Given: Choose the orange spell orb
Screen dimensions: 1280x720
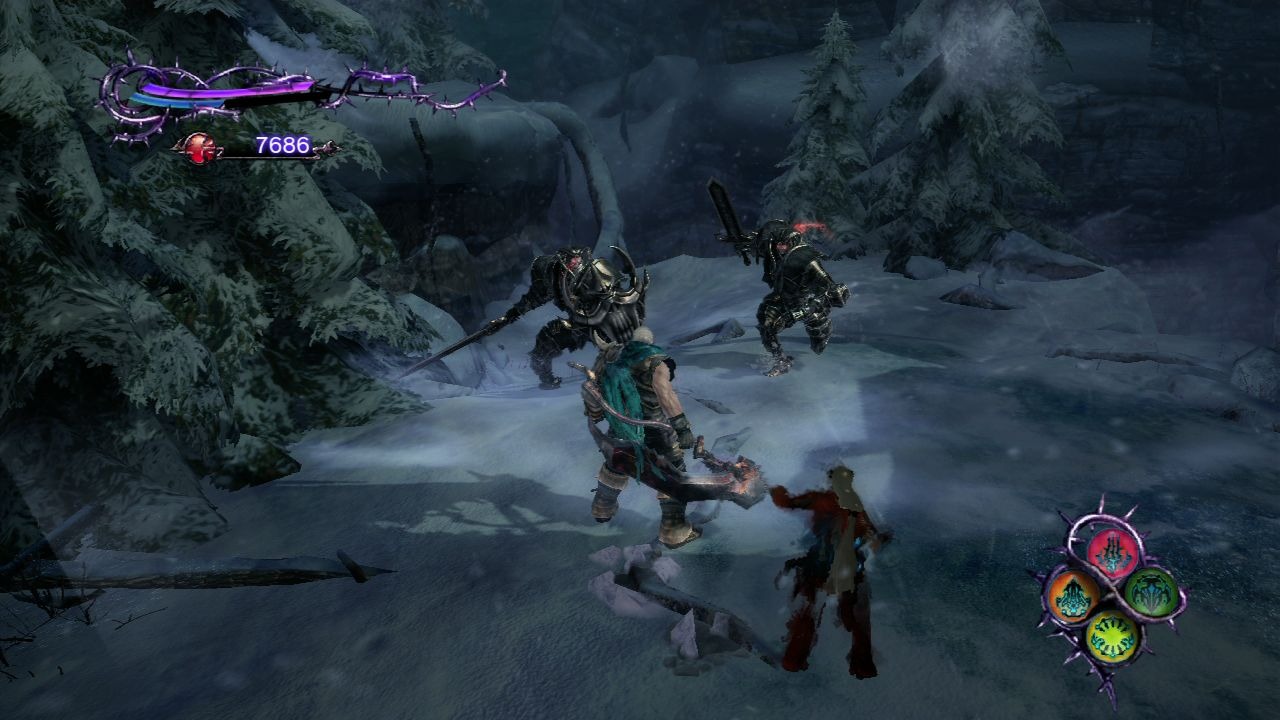Looking at the screenshot, I should click(1072, 597).
